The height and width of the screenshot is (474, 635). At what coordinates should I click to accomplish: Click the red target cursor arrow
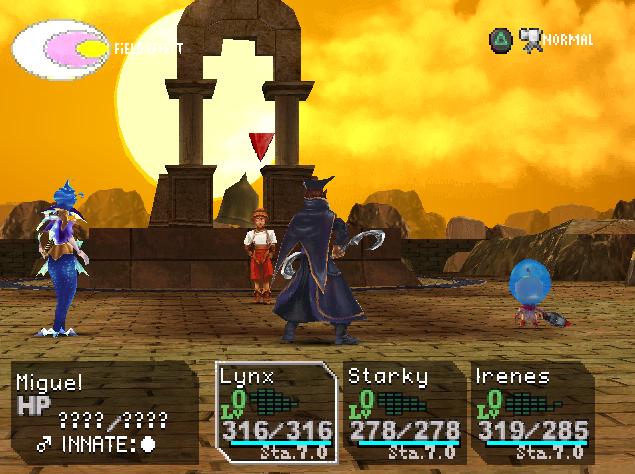[261, 145]
